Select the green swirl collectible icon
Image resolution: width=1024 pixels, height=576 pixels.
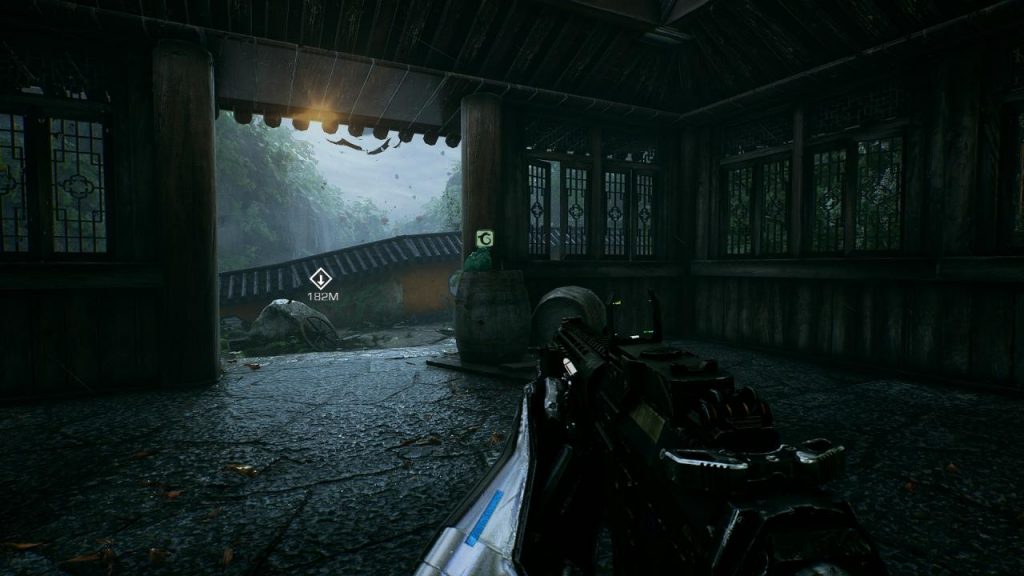click(484, 238)
